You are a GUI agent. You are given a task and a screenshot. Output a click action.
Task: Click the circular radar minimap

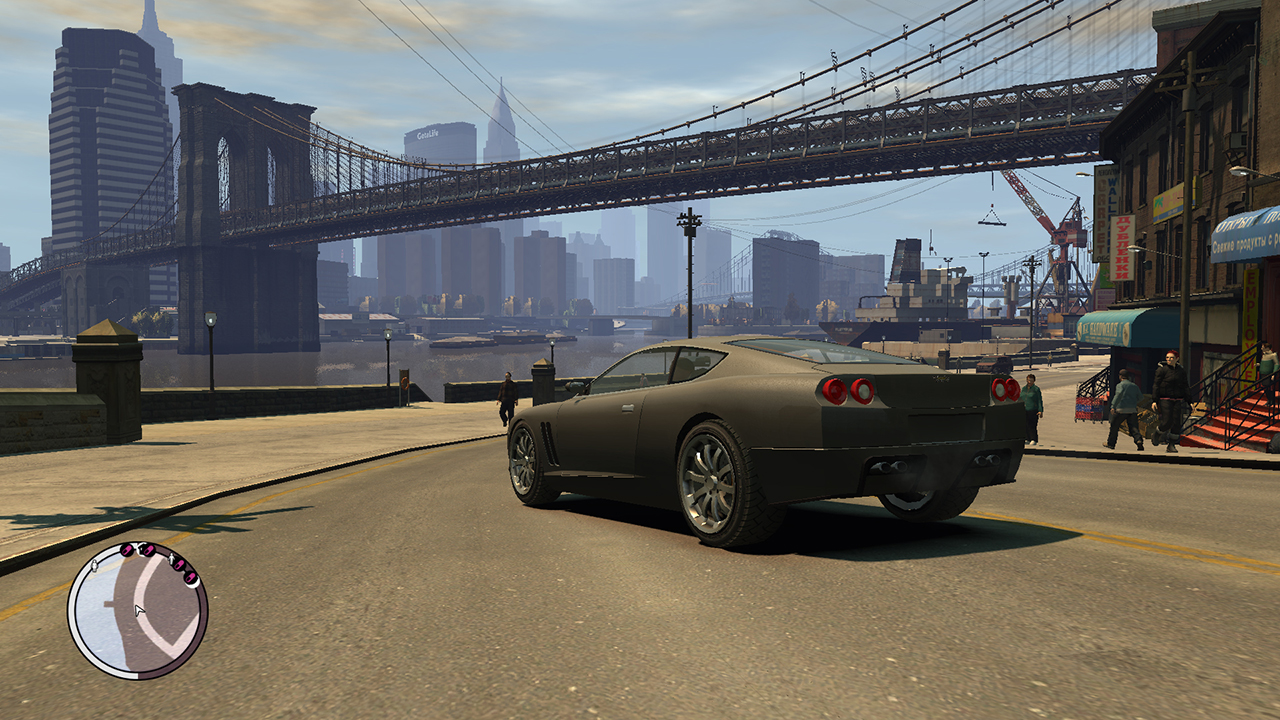point(138,610)
